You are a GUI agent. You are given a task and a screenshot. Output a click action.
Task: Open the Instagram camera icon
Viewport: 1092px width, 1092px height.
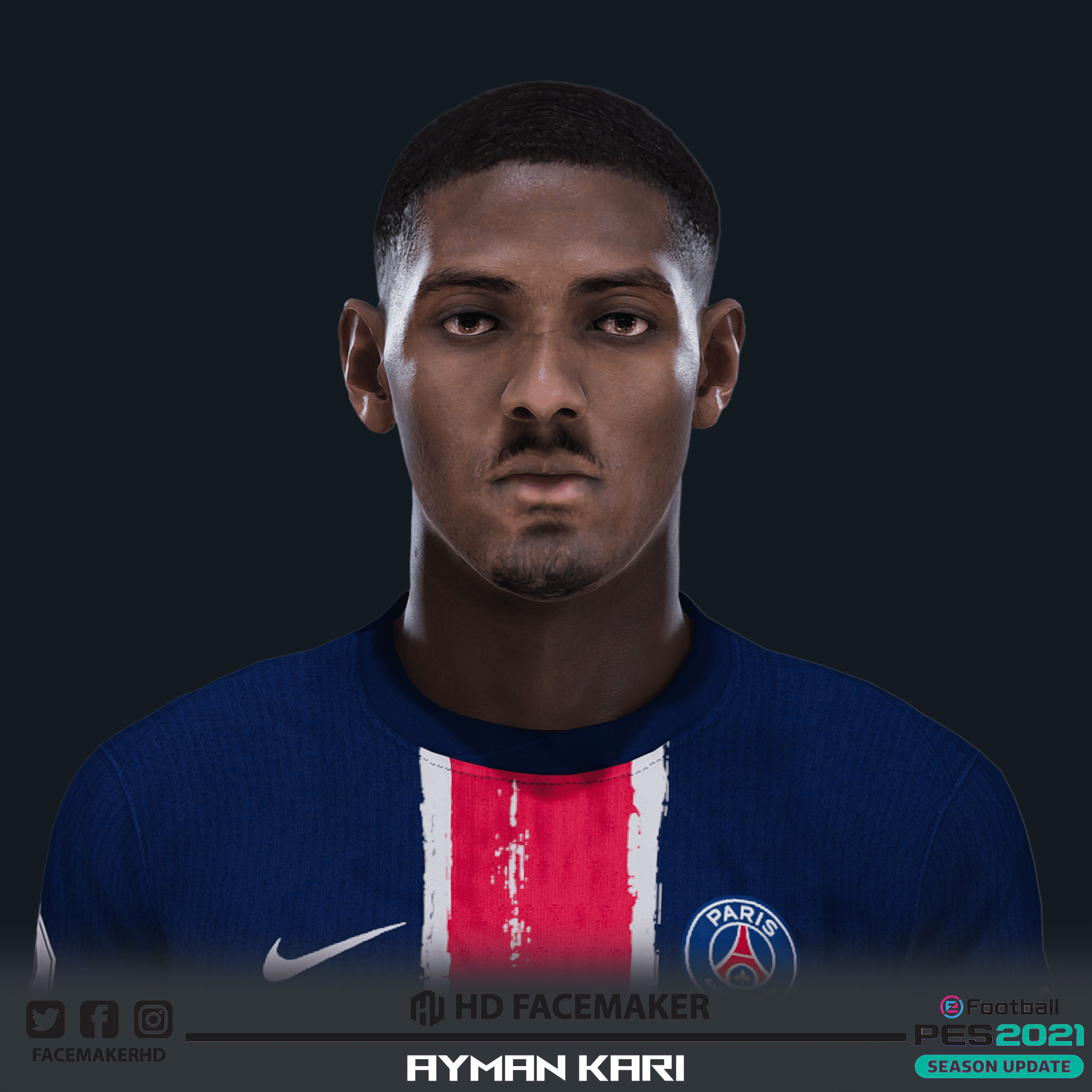(x=153, y=1019)
